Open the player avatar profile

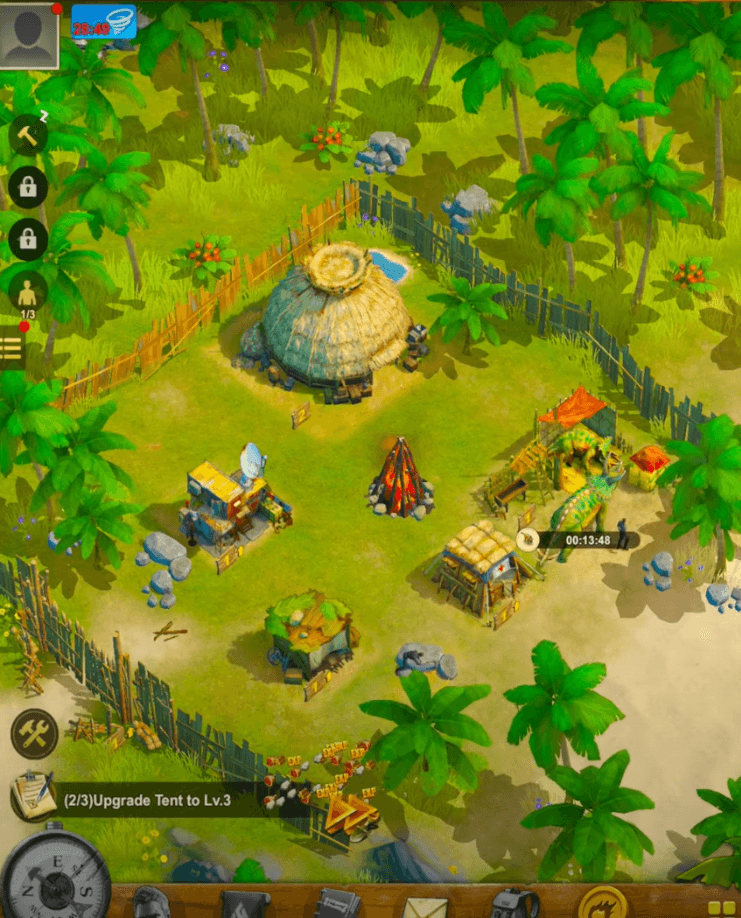[29, 34]
